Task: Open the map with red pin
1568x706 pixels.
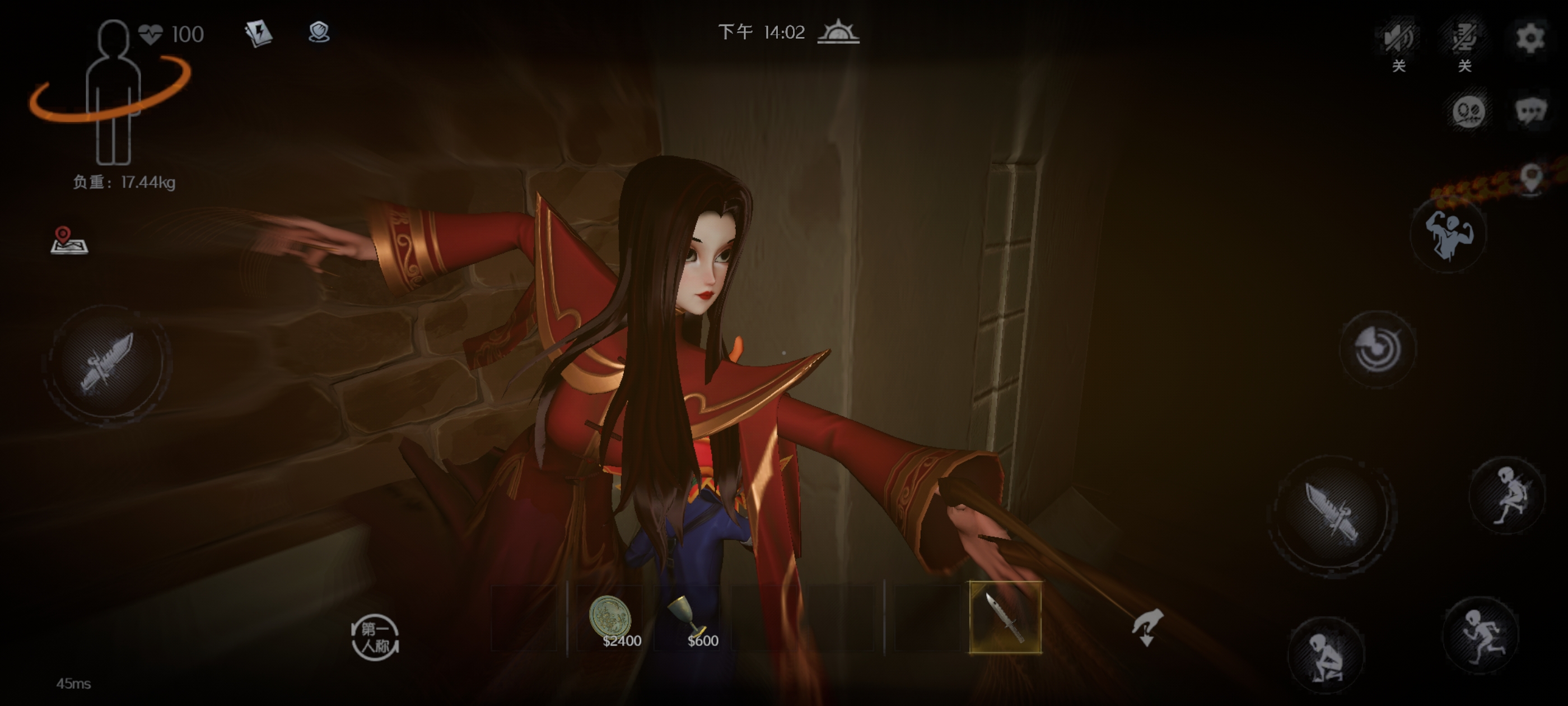Action: 69,240
